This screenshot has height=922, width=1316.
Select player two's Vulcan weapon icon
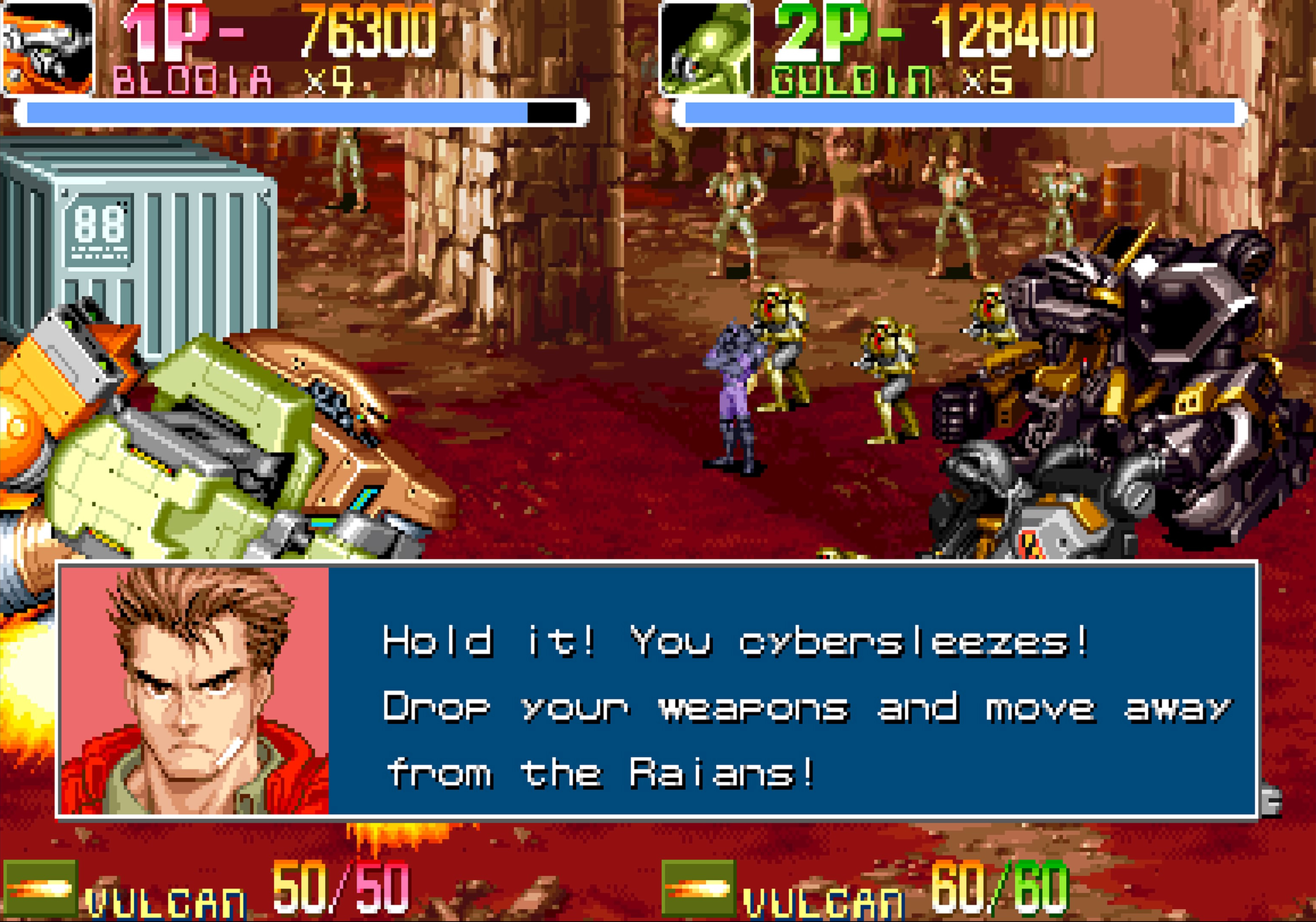click(698, 888)
